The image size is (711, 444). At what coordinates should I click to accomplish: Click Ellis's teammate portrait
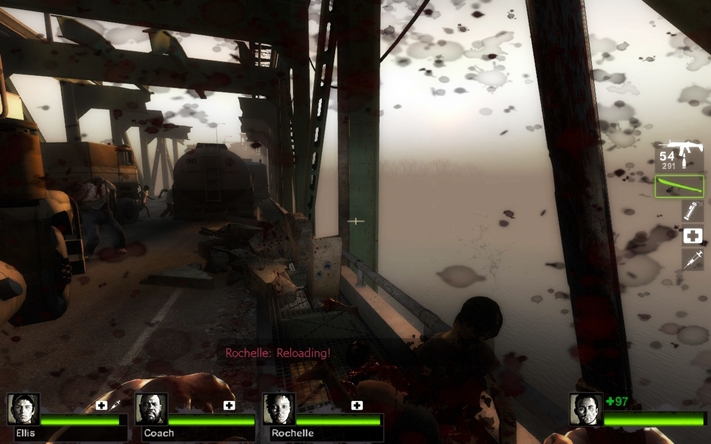point(23,409)
